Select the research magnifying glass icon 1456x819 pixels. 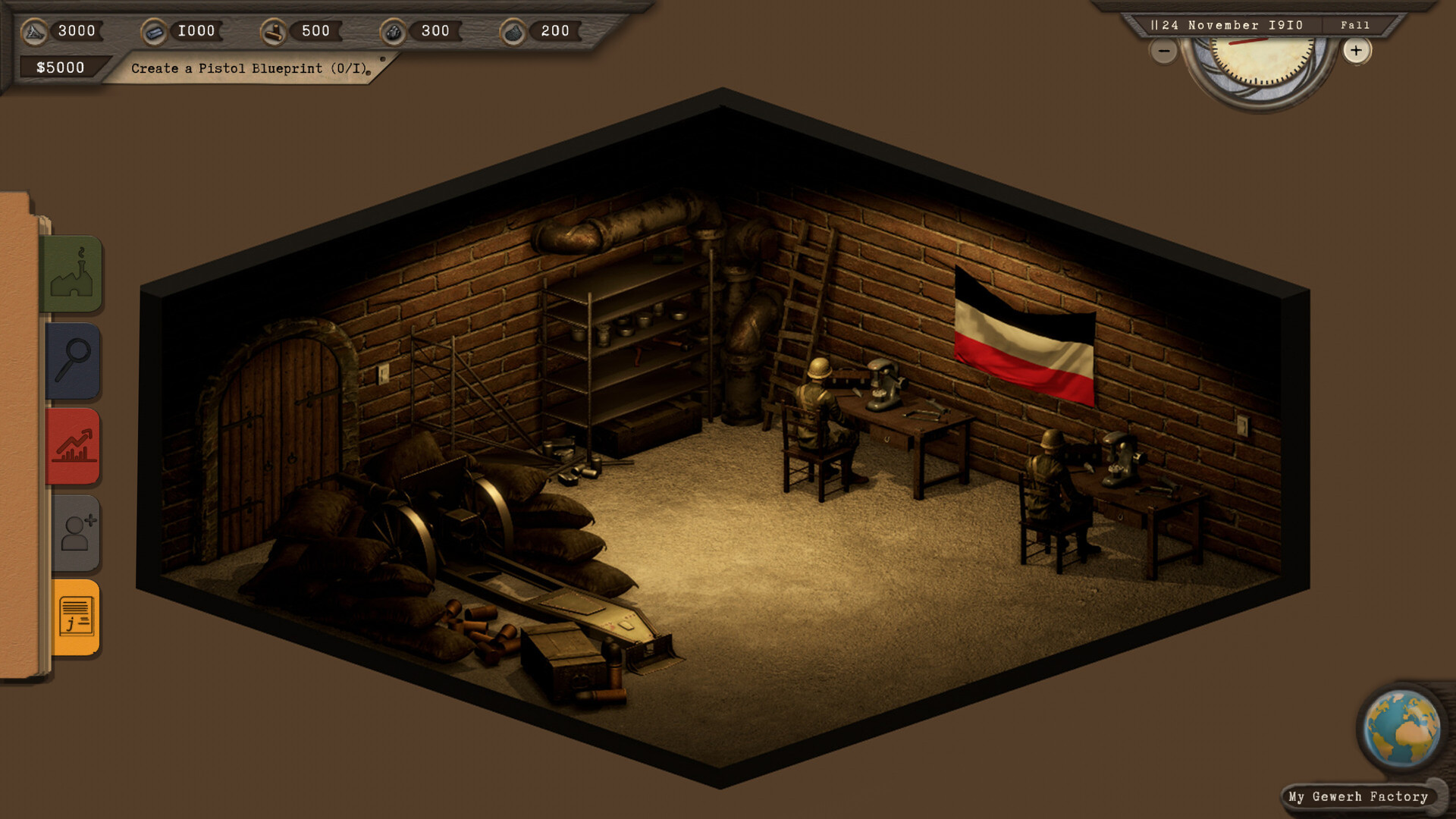coord(74,362)
